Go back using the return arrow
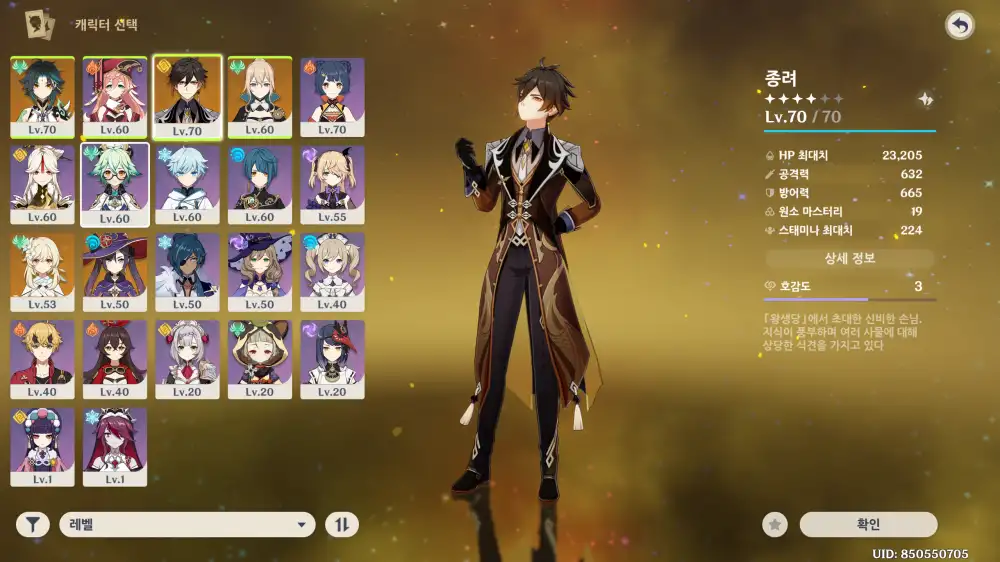The image size is (1000, 562). 960,26
